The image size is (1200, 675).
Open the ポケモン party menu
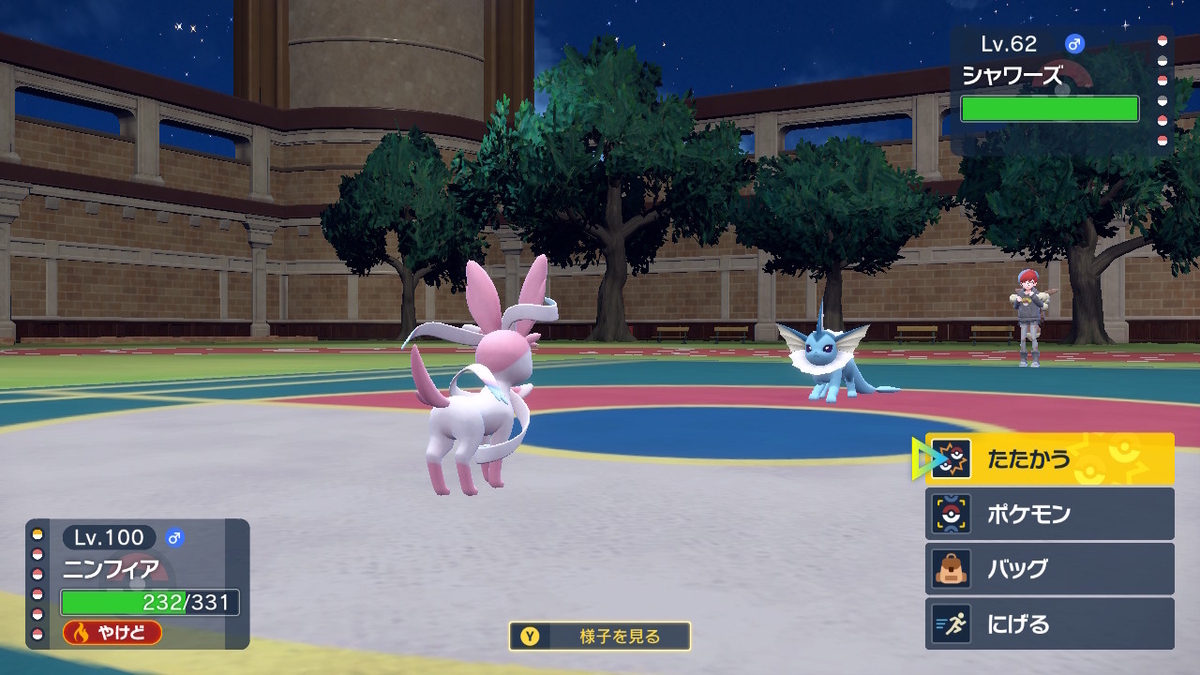1049,514
